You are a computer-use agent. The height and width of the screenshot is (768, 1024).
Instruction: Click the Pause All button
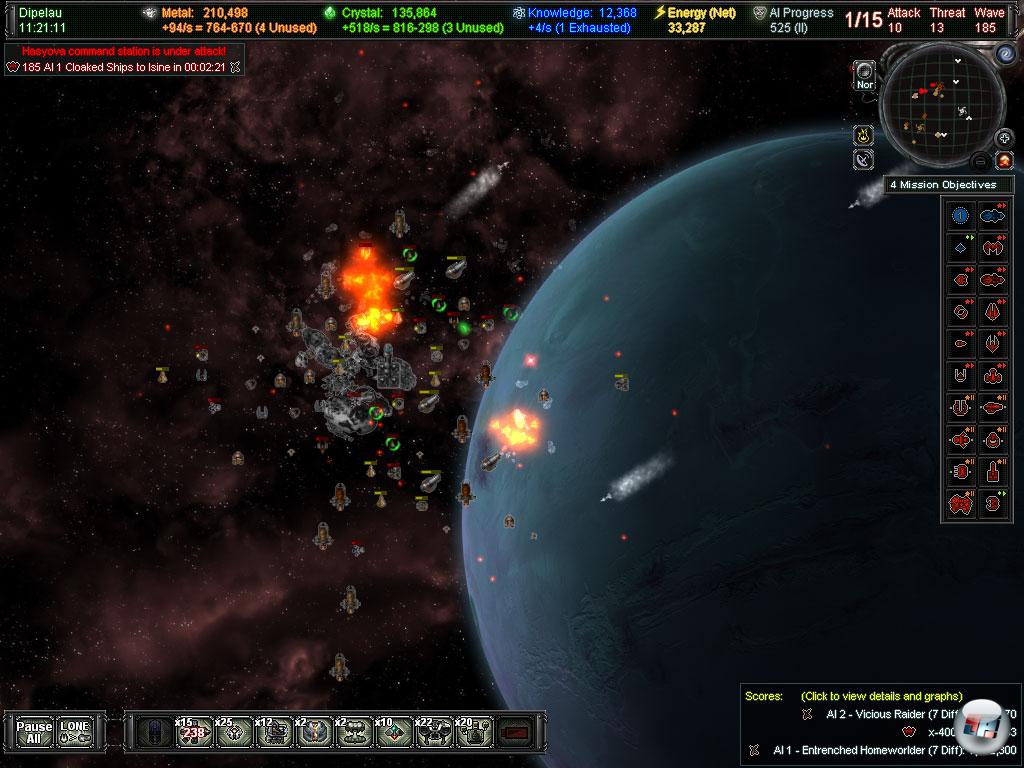click(x=34, y=732)
